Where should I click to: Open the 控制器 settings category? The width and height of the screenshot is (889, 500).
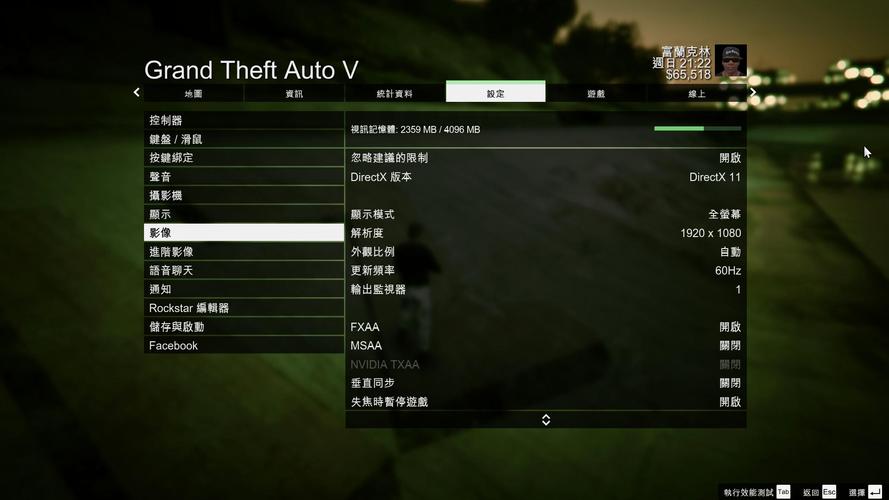(244, 120)
